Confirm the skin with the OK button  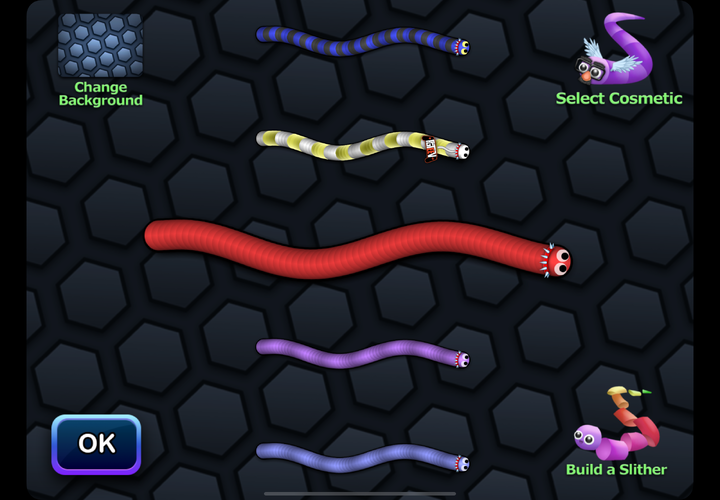click(x=96, y=444)
